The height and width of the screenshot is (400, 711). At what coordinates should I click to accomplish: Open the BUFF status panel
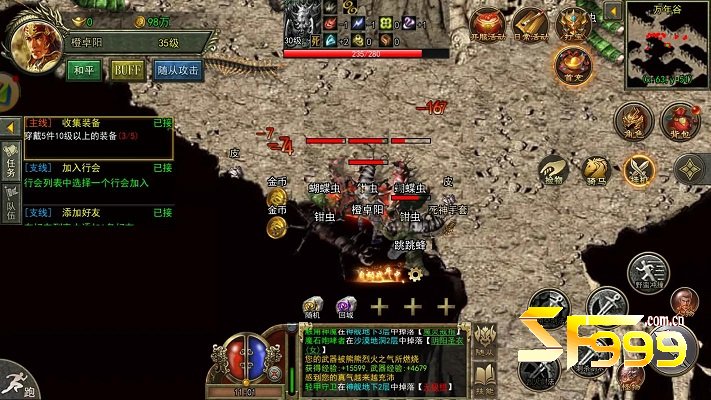(127, 71)
